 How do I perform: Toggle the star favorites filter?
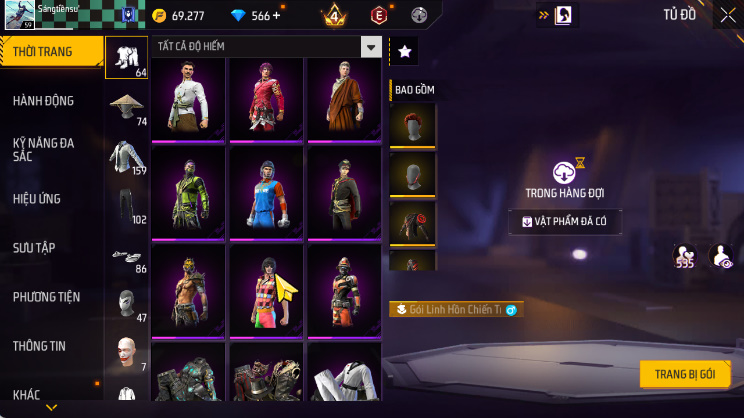(x=403, y=50)
